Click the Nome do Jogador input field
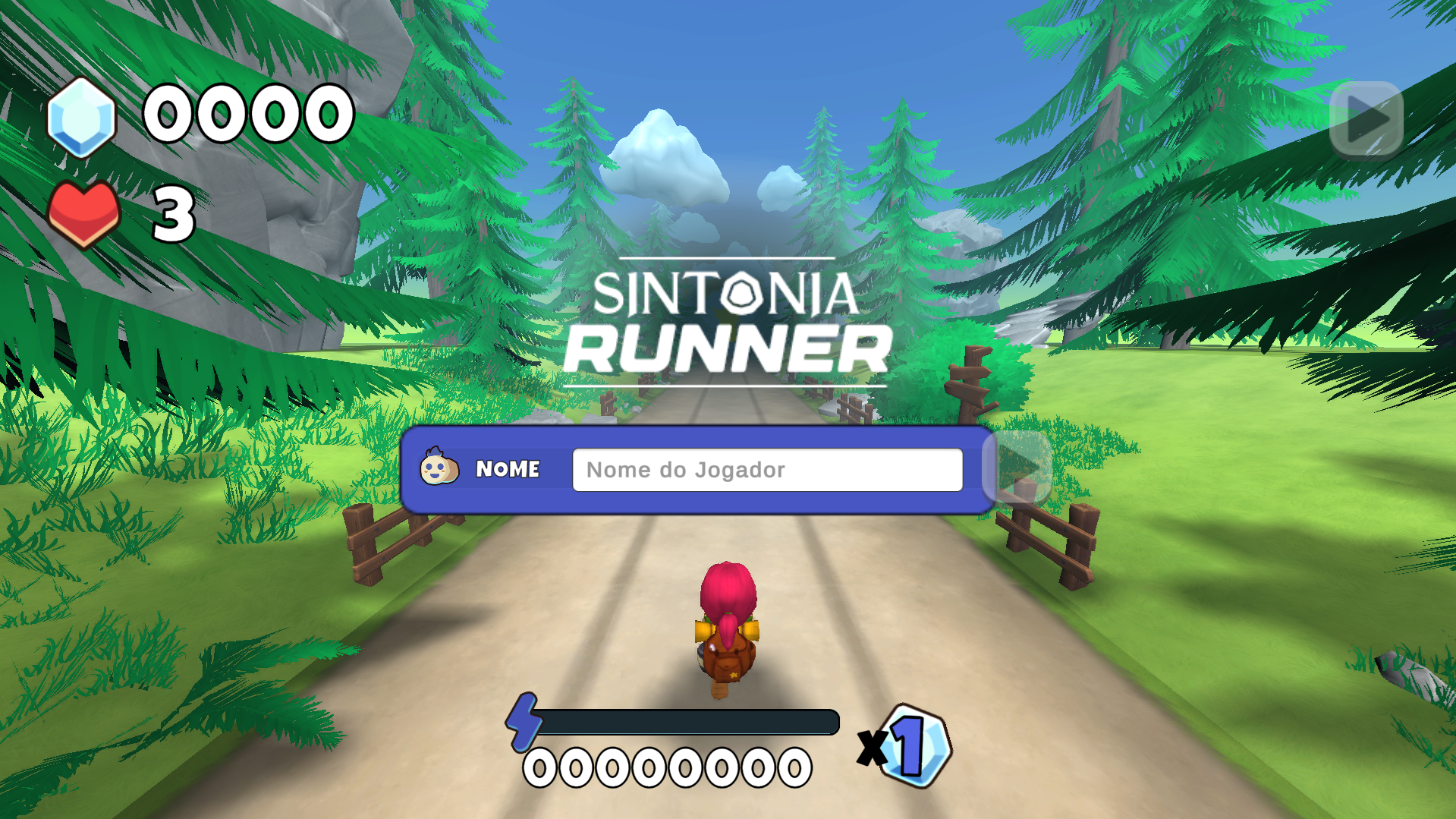 point(766,470)
